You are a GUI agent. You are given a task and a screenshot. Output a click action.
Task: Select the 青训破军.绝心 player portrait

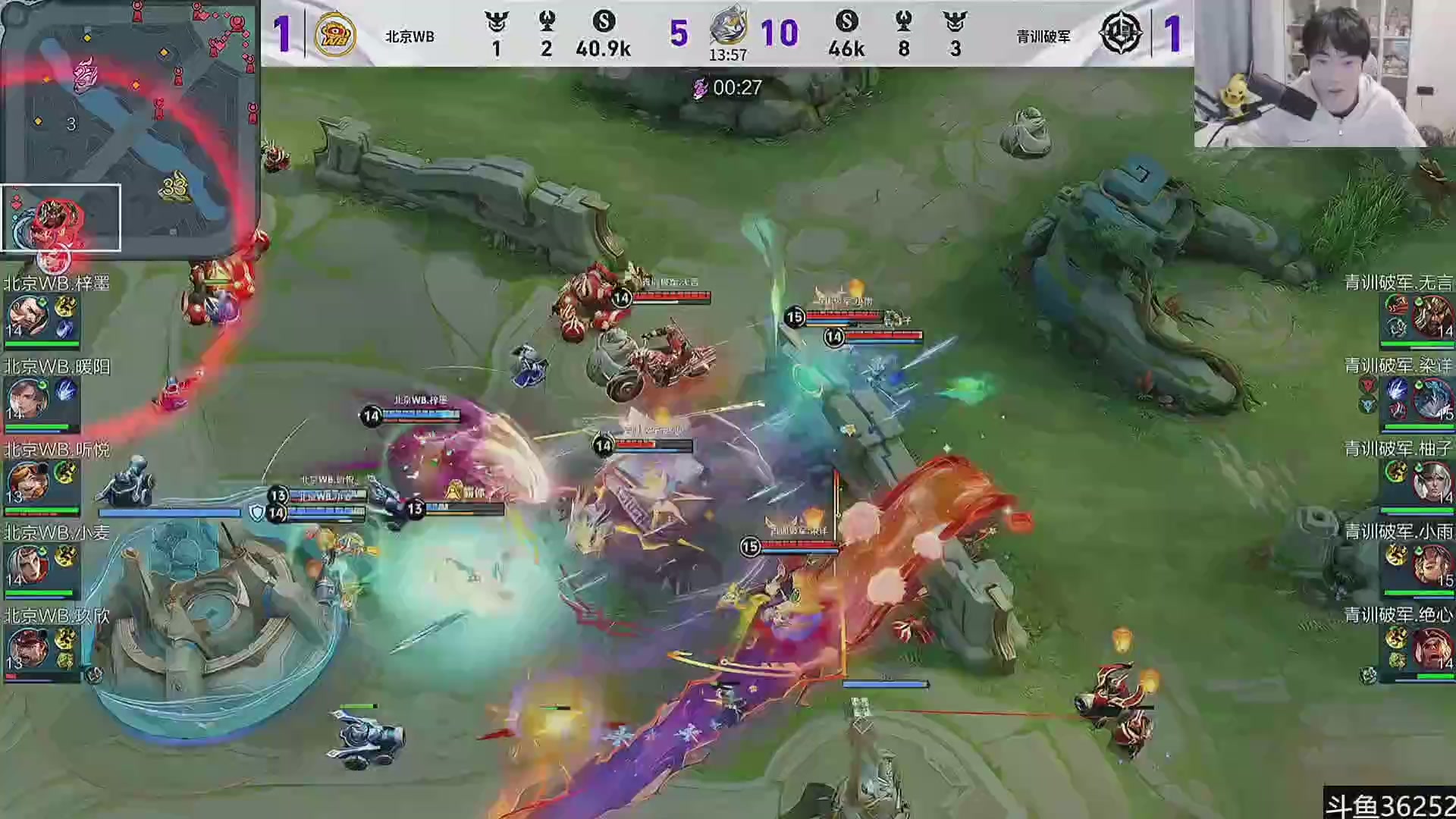[1432, 648]
